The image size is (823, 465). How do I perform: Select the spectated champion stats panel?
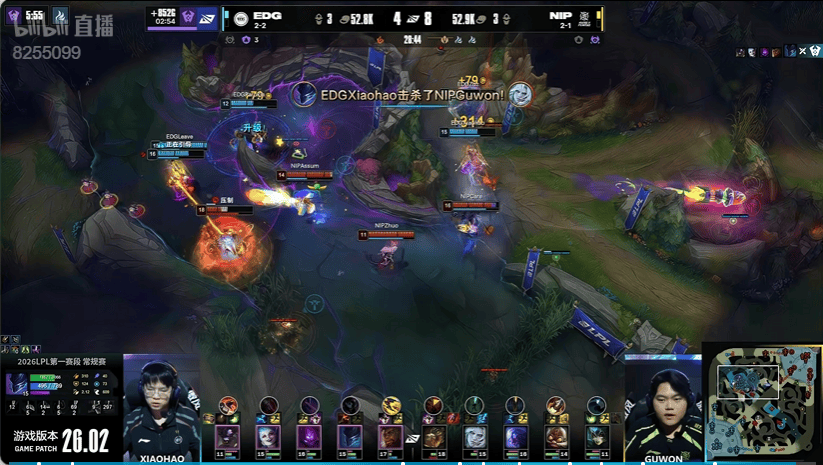tap(60, 391)
